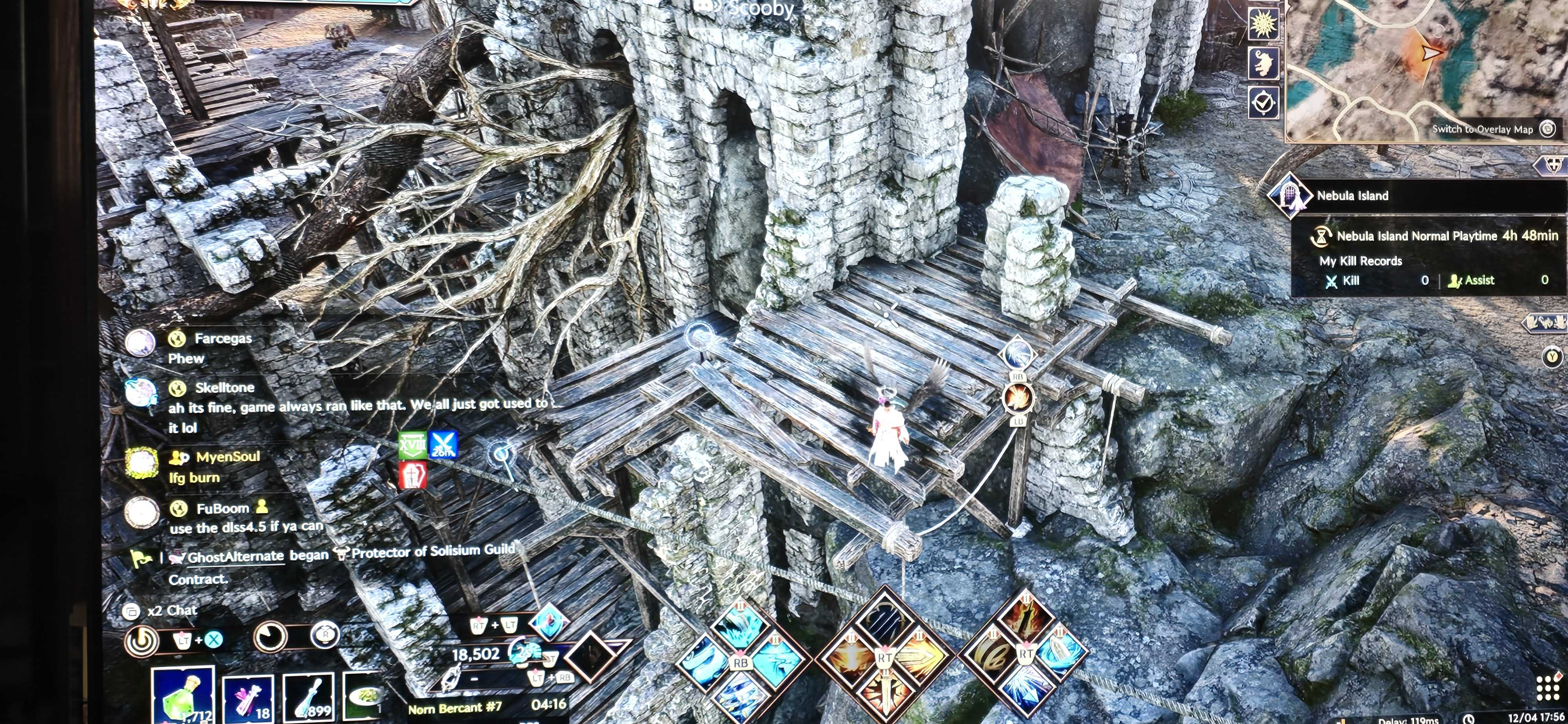The width and height of the screenshot is (1568, 724).
Task: Use the pink crystal item with count 18
Action: (248, 700)
